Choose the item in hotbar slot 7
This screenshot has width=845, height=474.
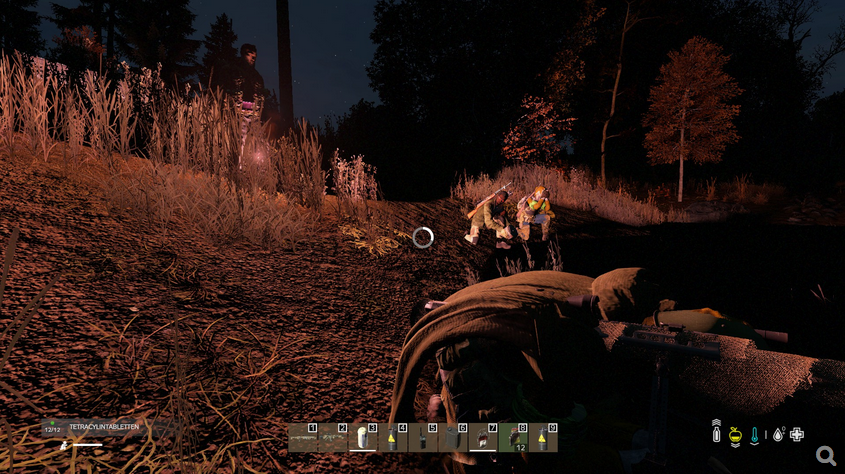(483, 437)
